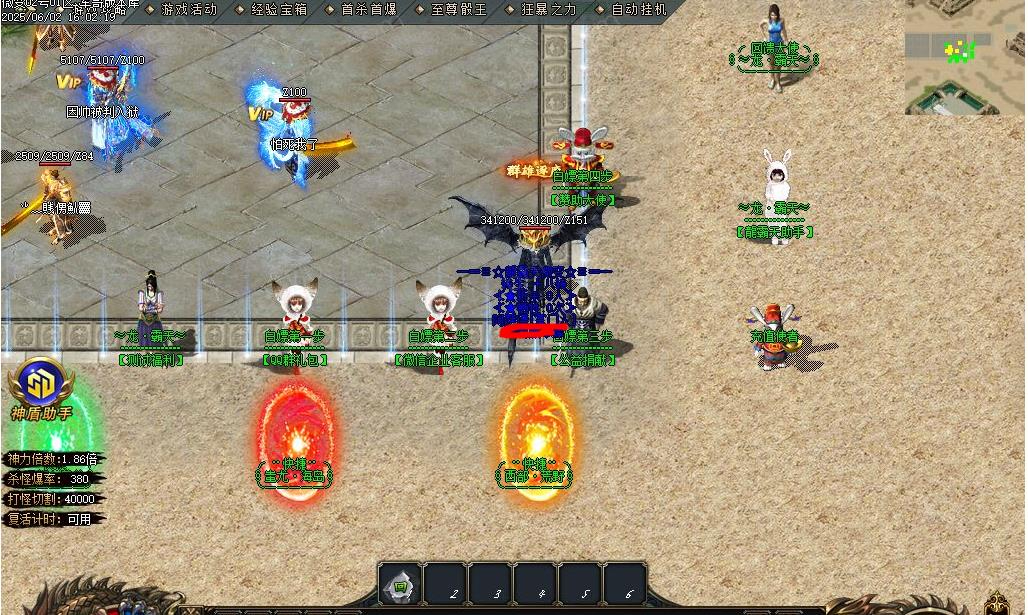Select the 首杀首爆 menu entry
This screenshot has width=1028, height=615.
click(x=369, y=10)
